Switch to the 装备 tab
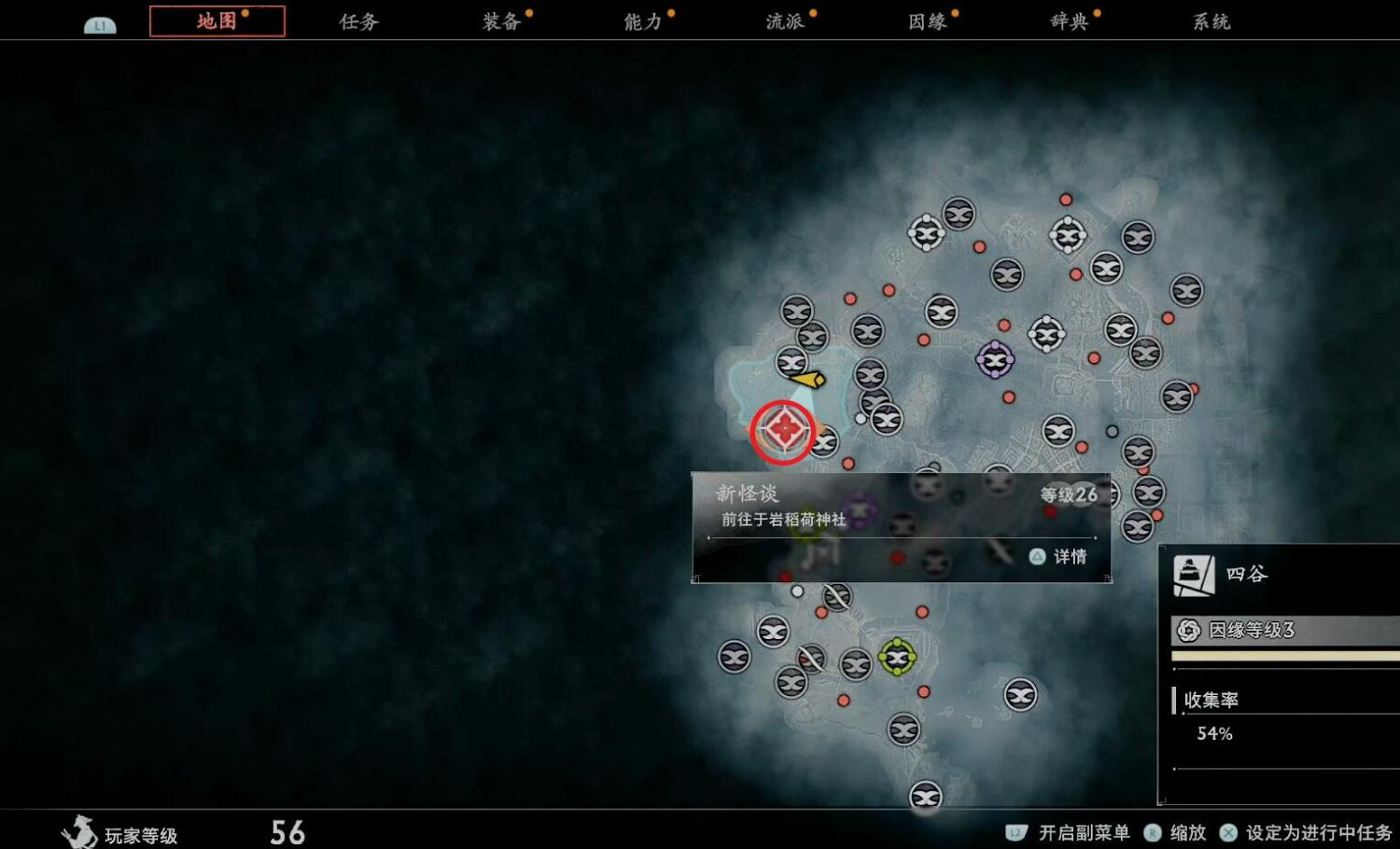 click(x=501, y=21)
